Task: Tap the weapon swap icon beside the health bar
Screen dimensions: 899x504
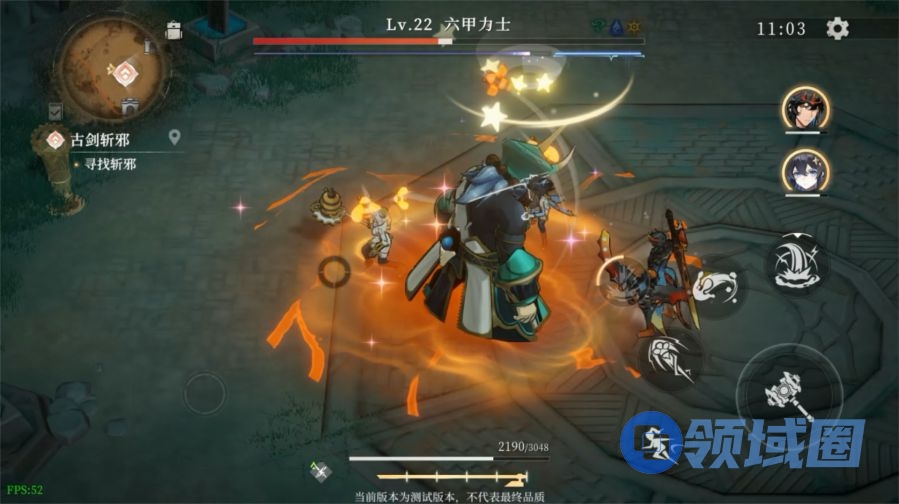Action: tap(321, 471)
